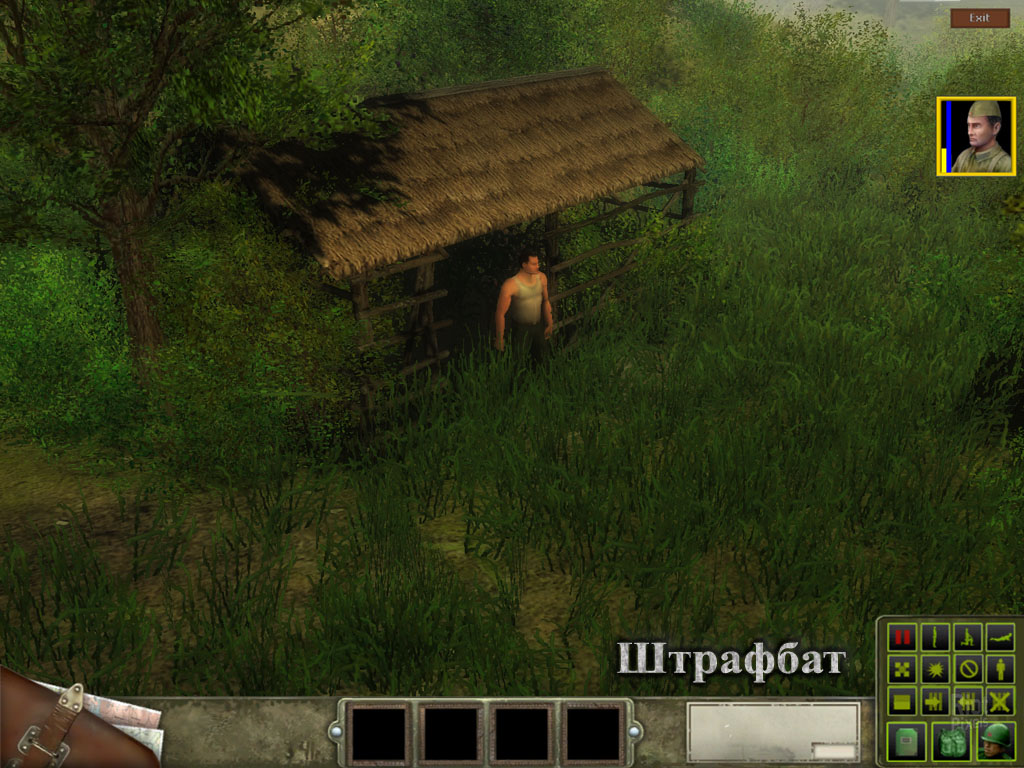
Task: Select the crossed-out fence command
Action: tap(999, 701)
